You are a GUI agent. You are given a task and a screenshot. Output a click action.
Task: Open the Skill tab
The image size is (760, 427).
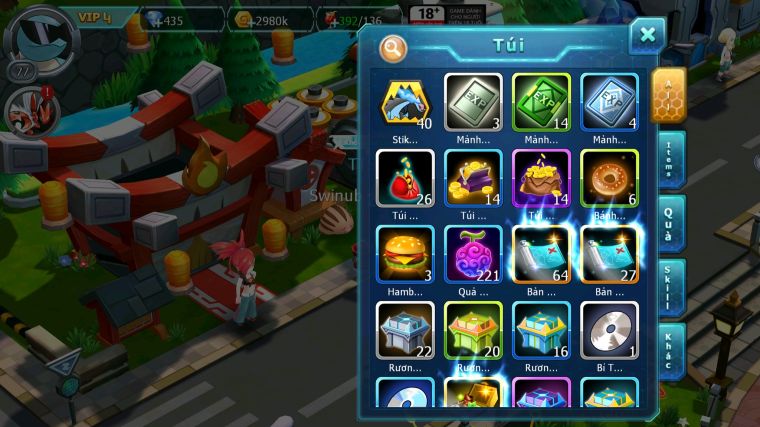[x=671, y=287]
